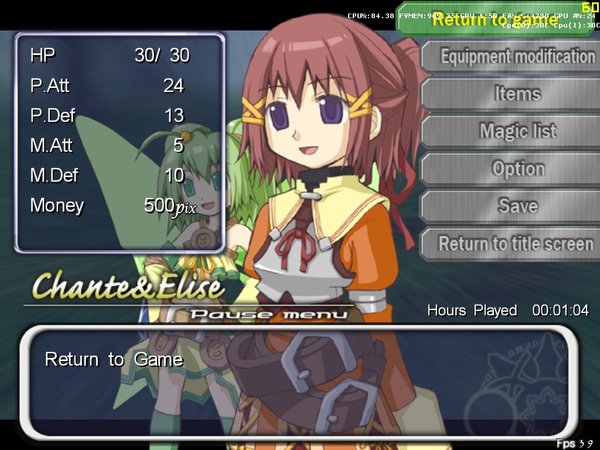
Task: Open the Option settings
Action: point(517,169)
